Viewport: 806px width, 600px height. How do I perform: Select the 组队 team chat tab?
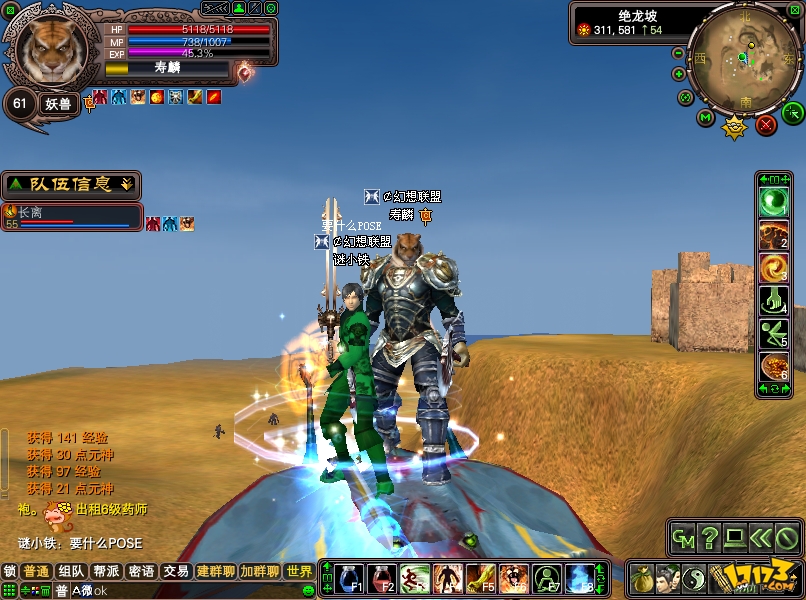71,571
